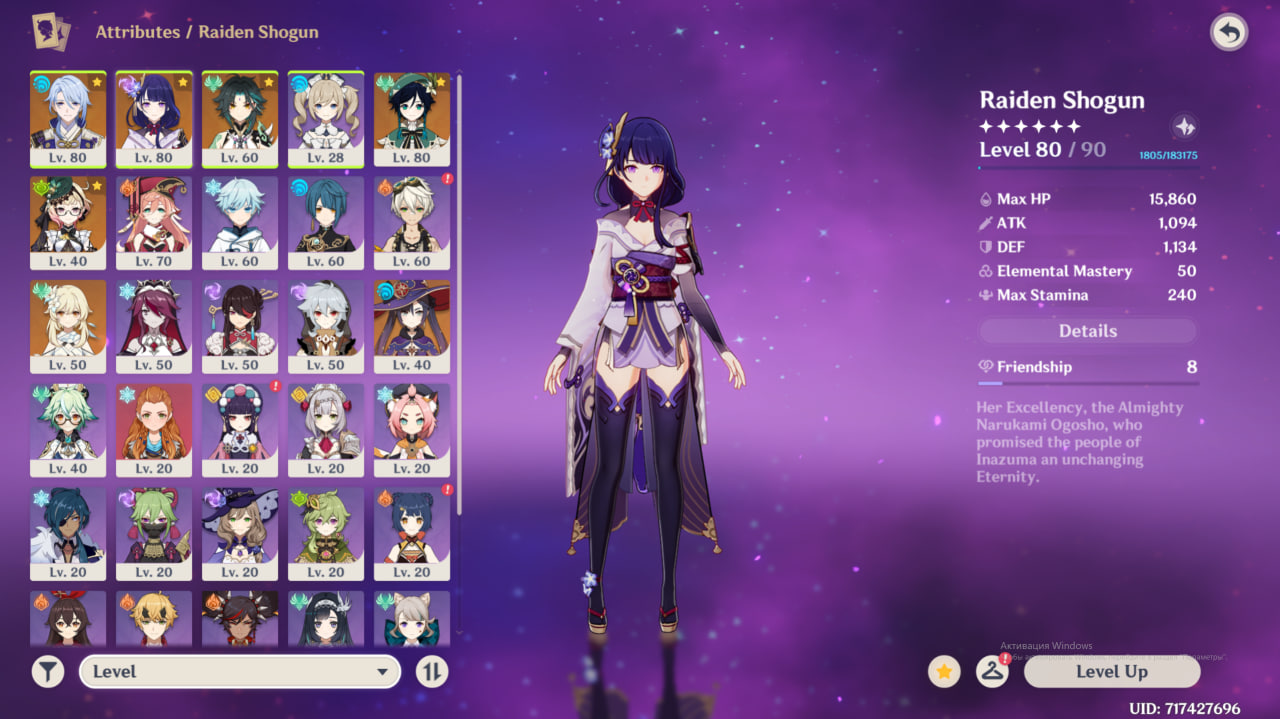
Task: Choose the Bennett character portrait
Action: coord(412,222)
